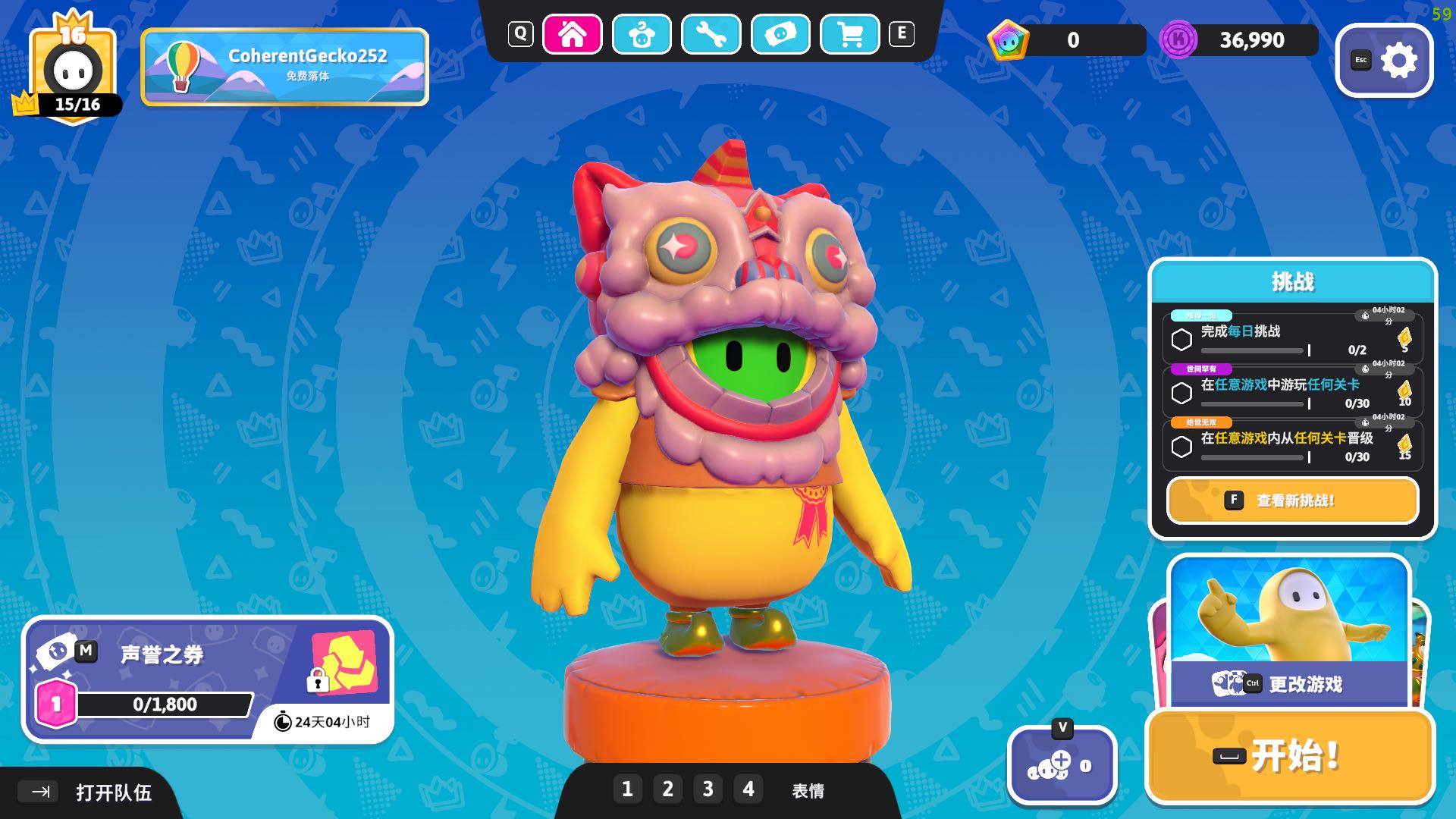Image resolution: width=1456 pixels, height=819 pixels.
Task: Select emote slot 2
Action: pos(667,789)
